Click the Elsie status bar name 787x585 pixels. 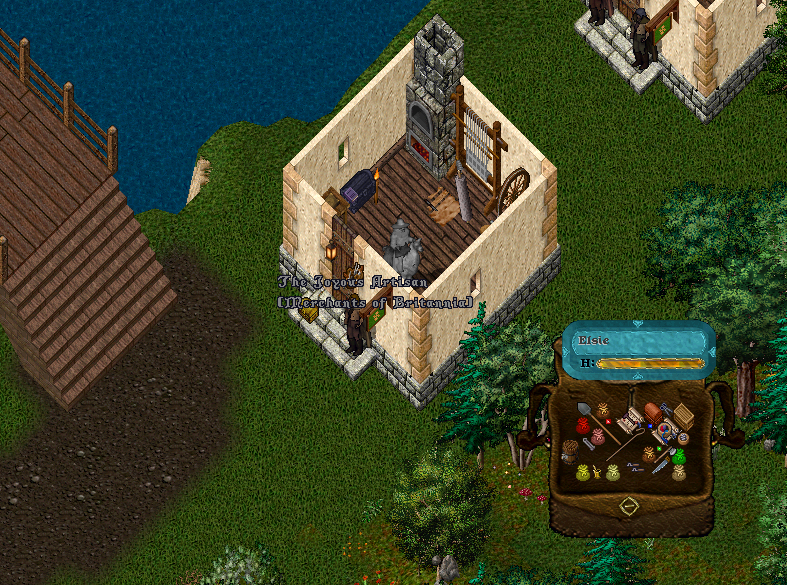[595, 340]
